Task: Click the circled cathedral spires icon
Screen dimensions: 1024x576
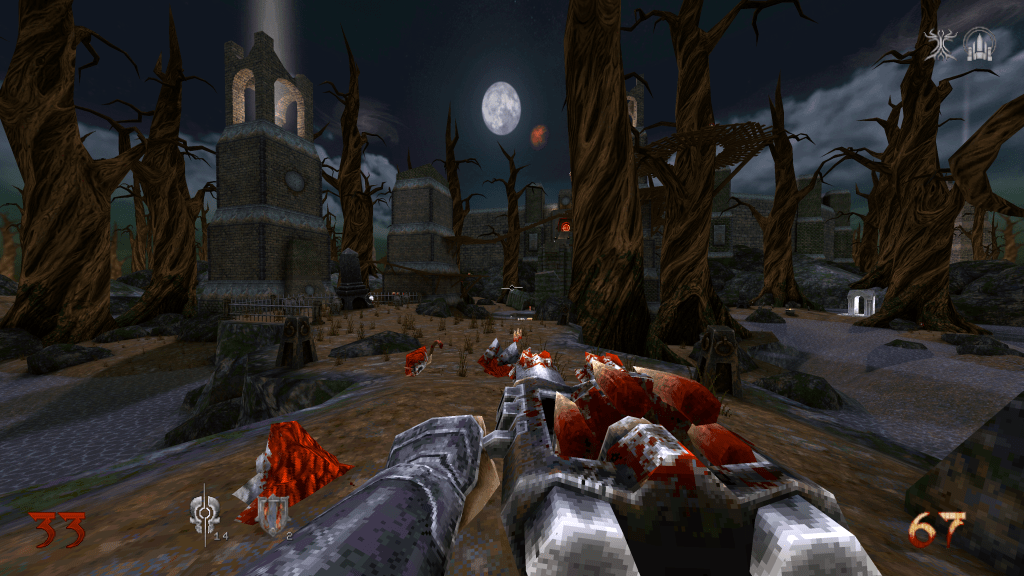Action: (x=979, y=44)
